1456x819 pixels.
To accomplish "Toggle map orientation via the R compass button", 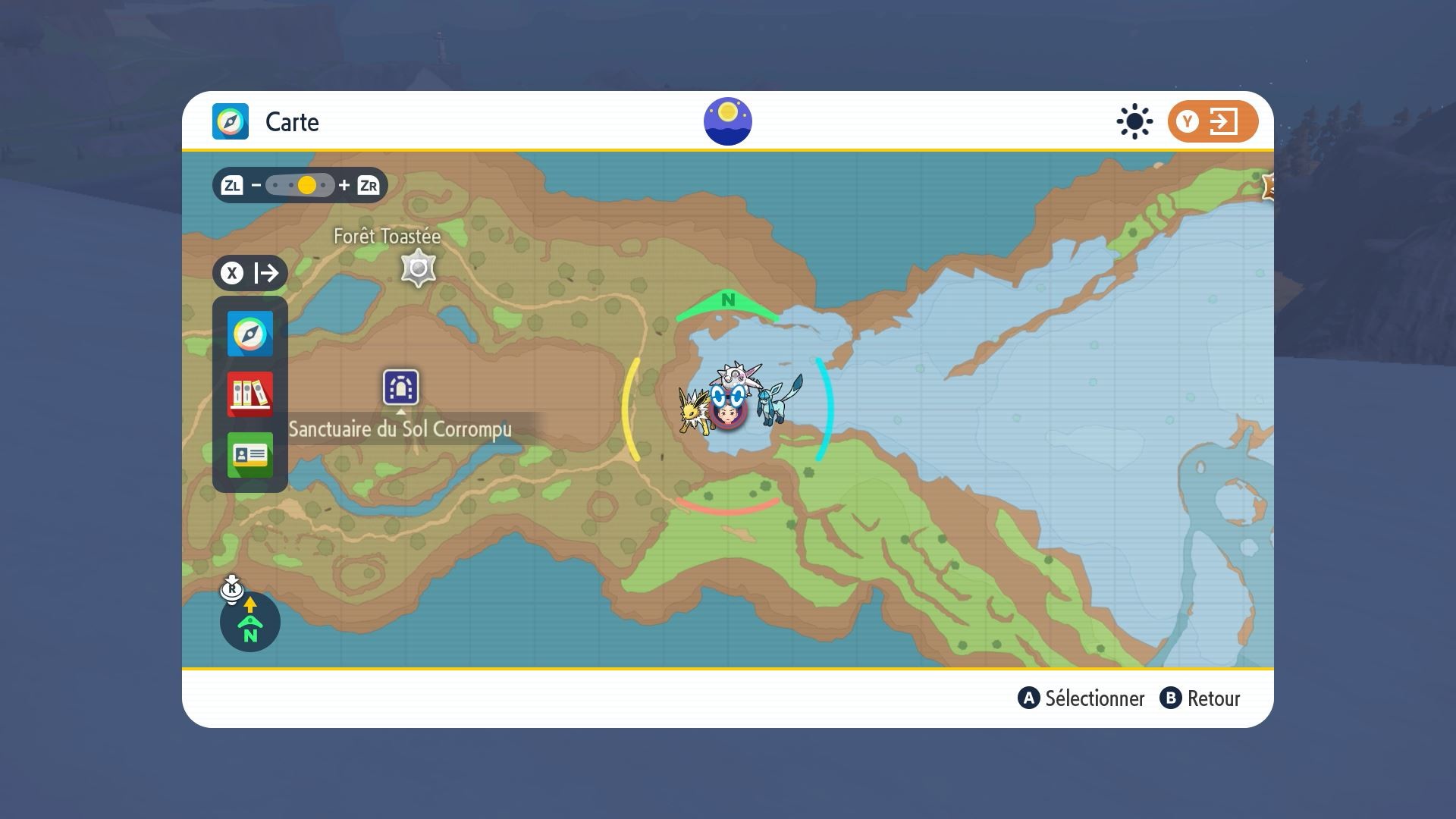I will coord(232,588).
